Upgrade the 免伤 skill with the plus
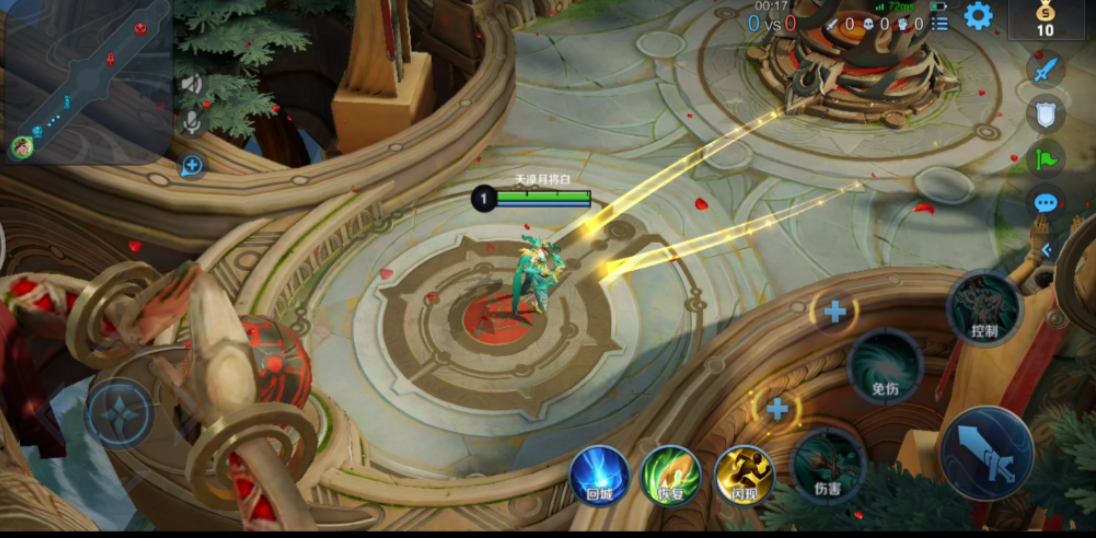The height and width of the screenshot is (538, 1096). tap(835, 312)
